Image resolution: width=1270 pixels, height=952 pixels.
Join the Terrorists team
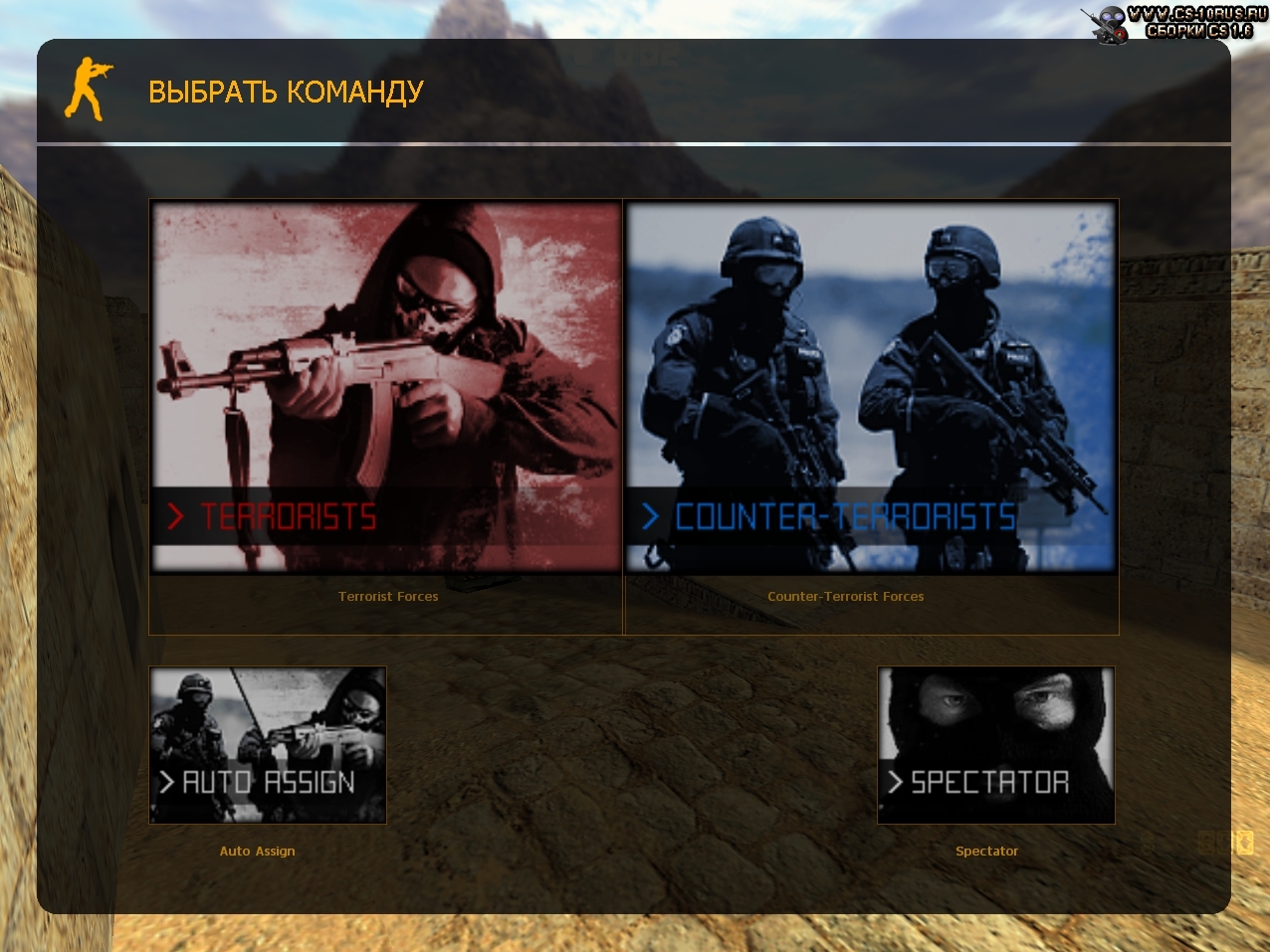point(385,388)
